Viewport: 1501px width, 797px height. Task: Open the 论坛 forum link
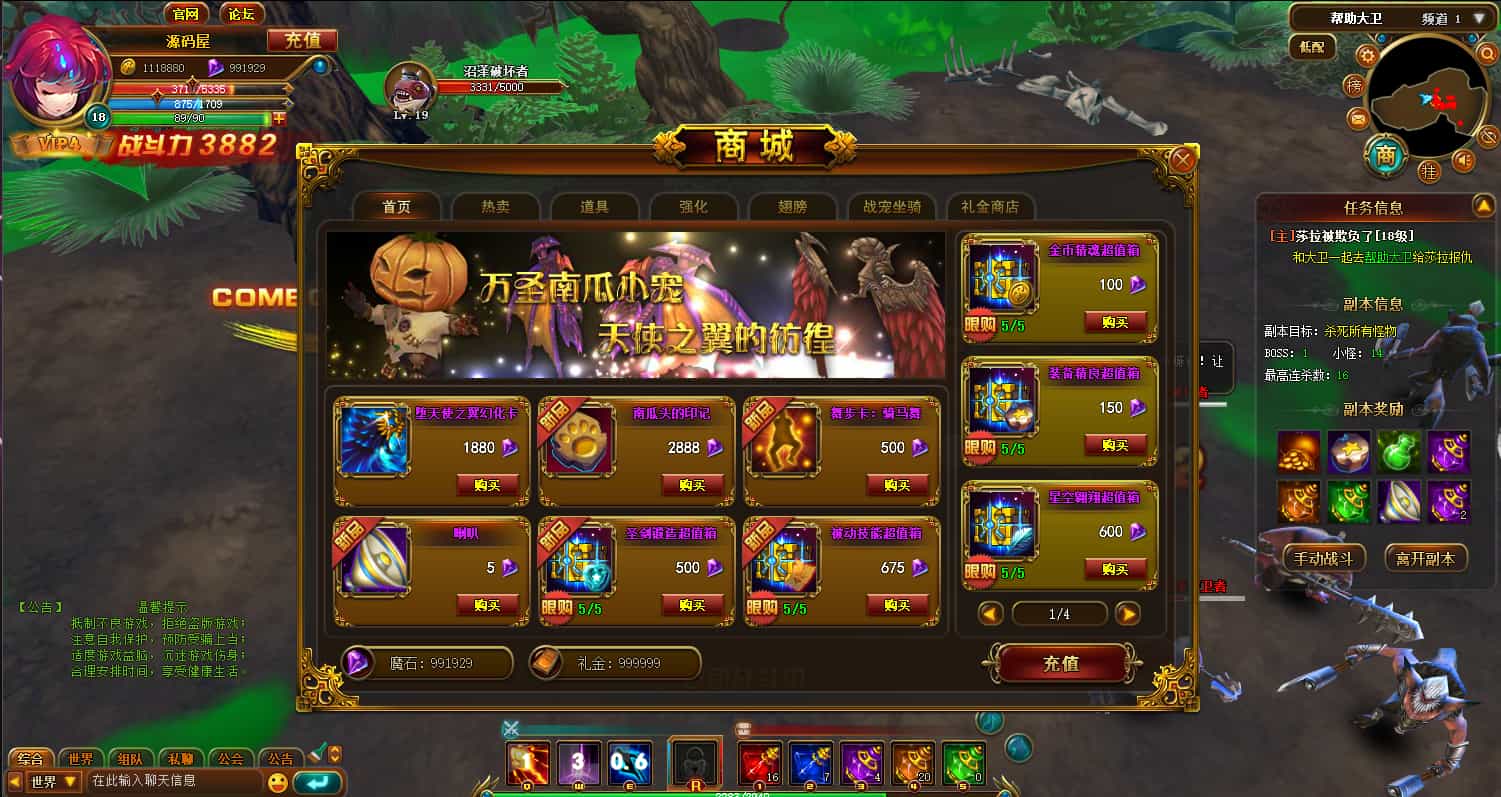[x=241, y=14]
